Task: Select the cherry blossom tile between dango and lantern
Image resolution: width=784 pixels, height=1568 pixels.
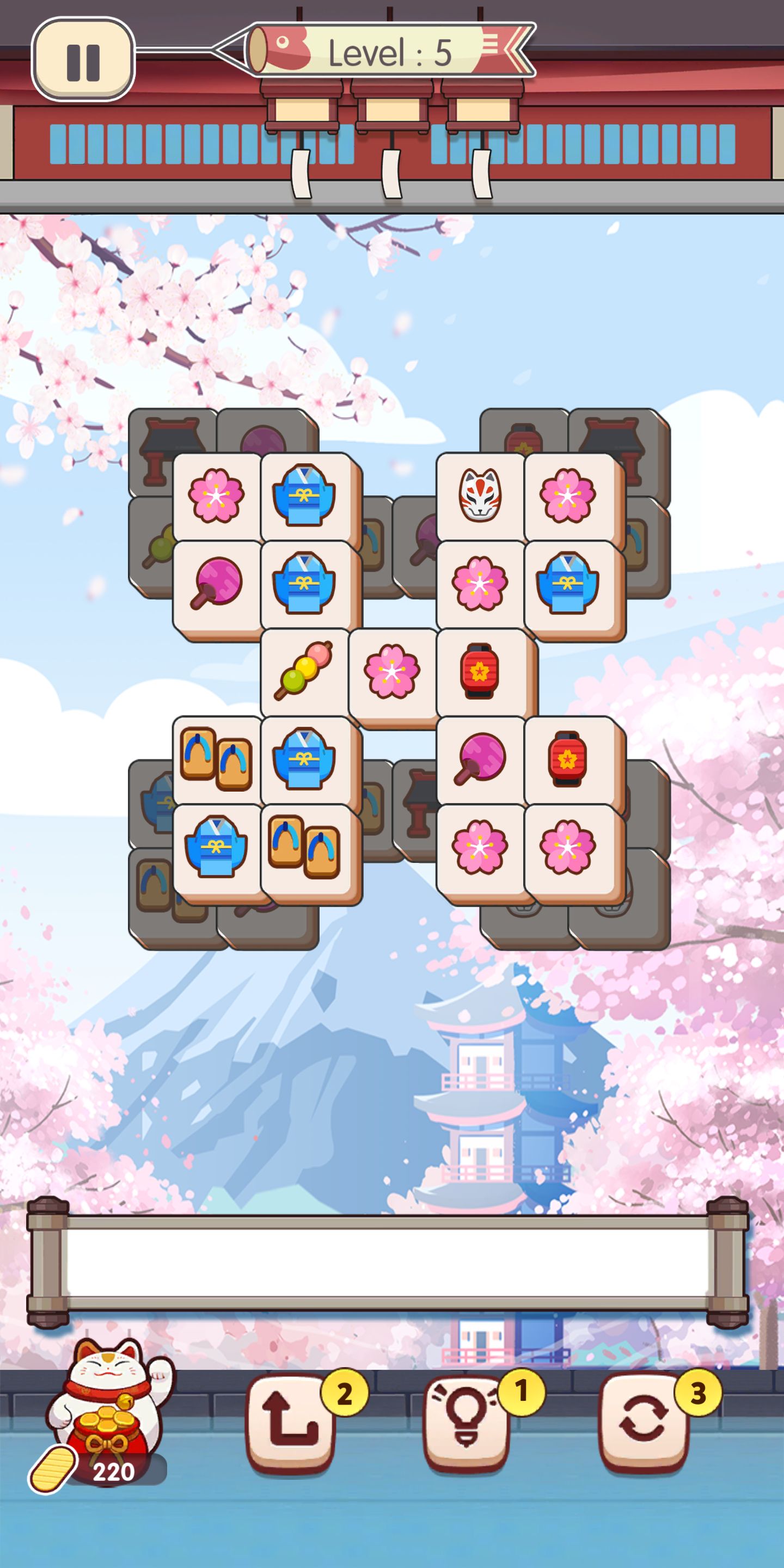Action: pos(392,671)
